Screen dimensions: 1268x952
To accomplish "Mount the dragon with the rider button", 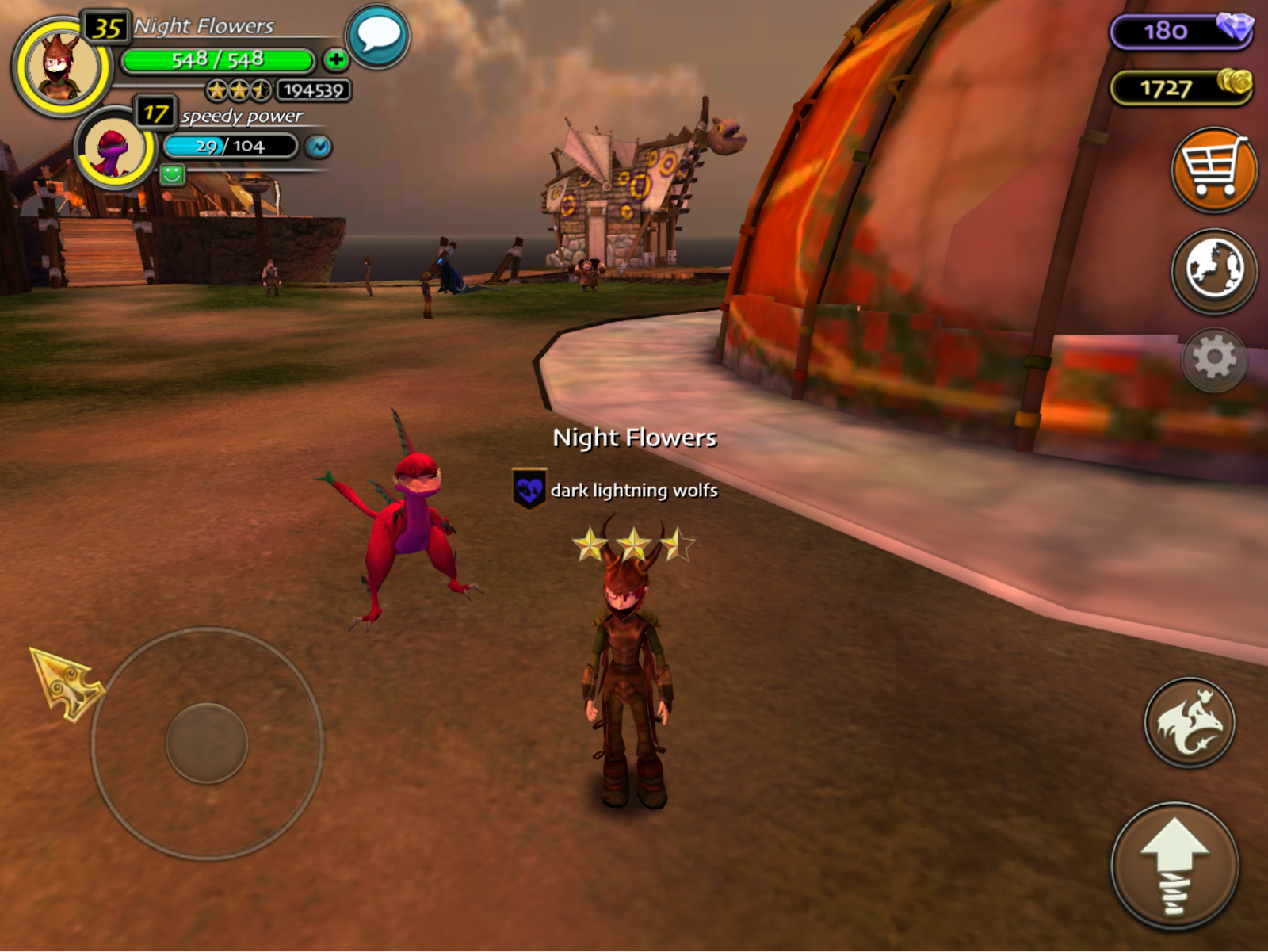I will click(x=1190, y=722).
